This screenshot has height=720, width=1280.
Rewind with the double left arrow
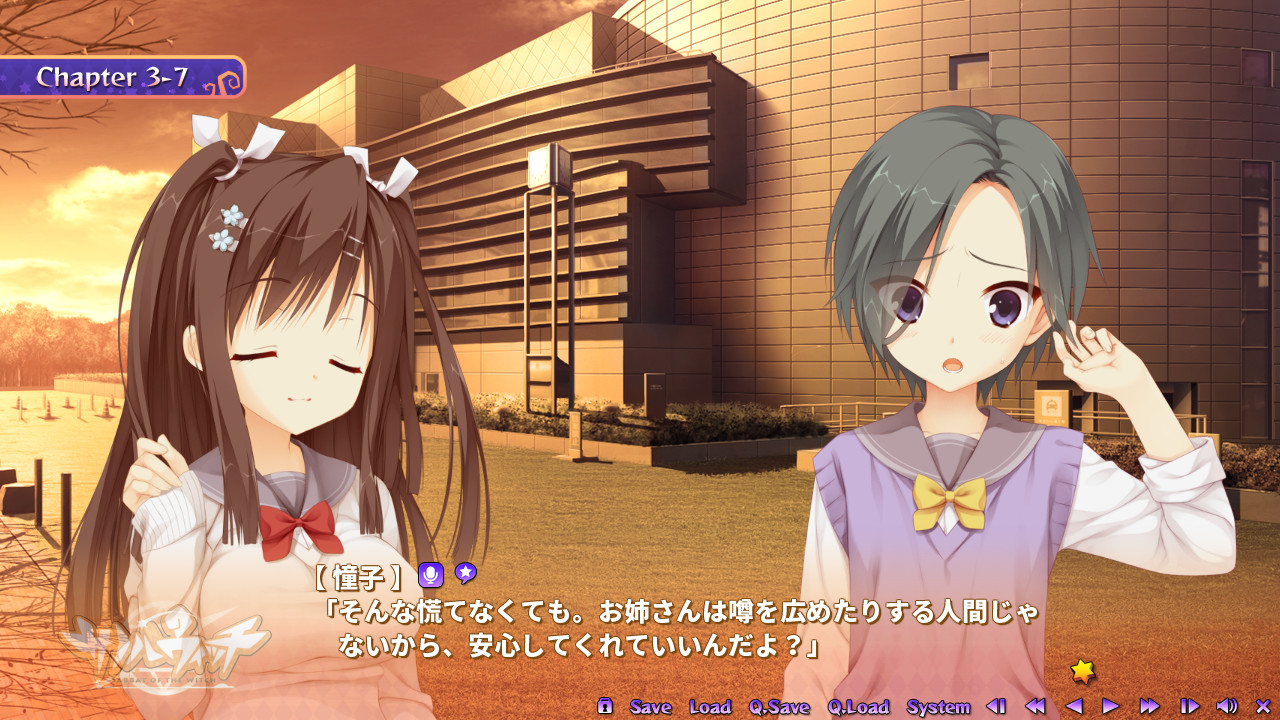[1035, 706]
